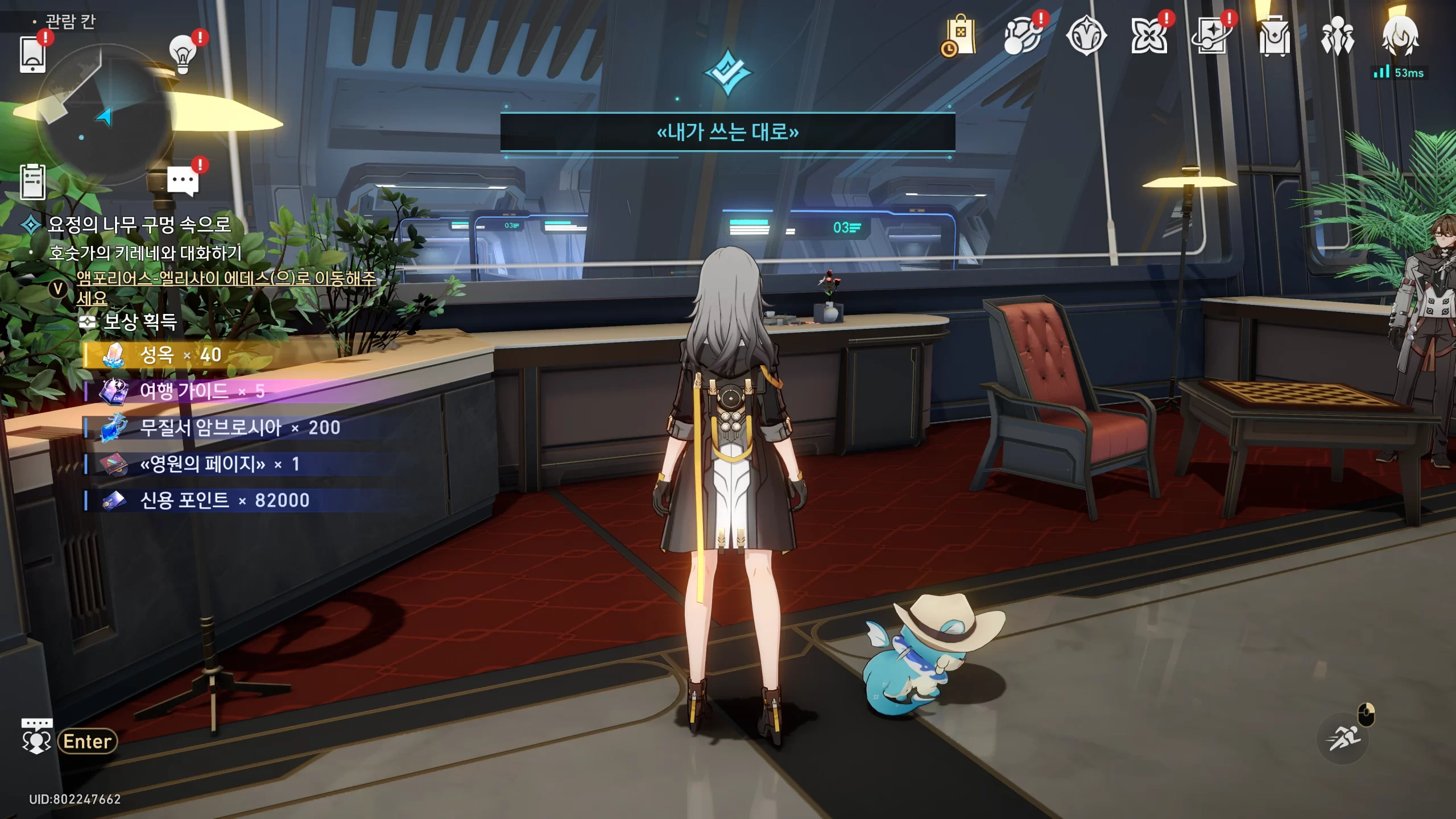Open the chat speech bubble icon
Image resolution: width=1456 pixels, height=819 pixels.
(183, 181)
